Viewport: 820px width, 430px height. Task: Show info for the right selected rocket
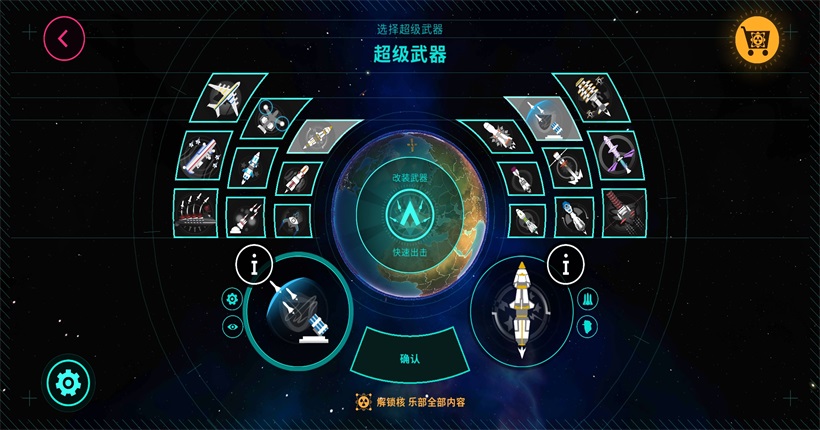566,265
